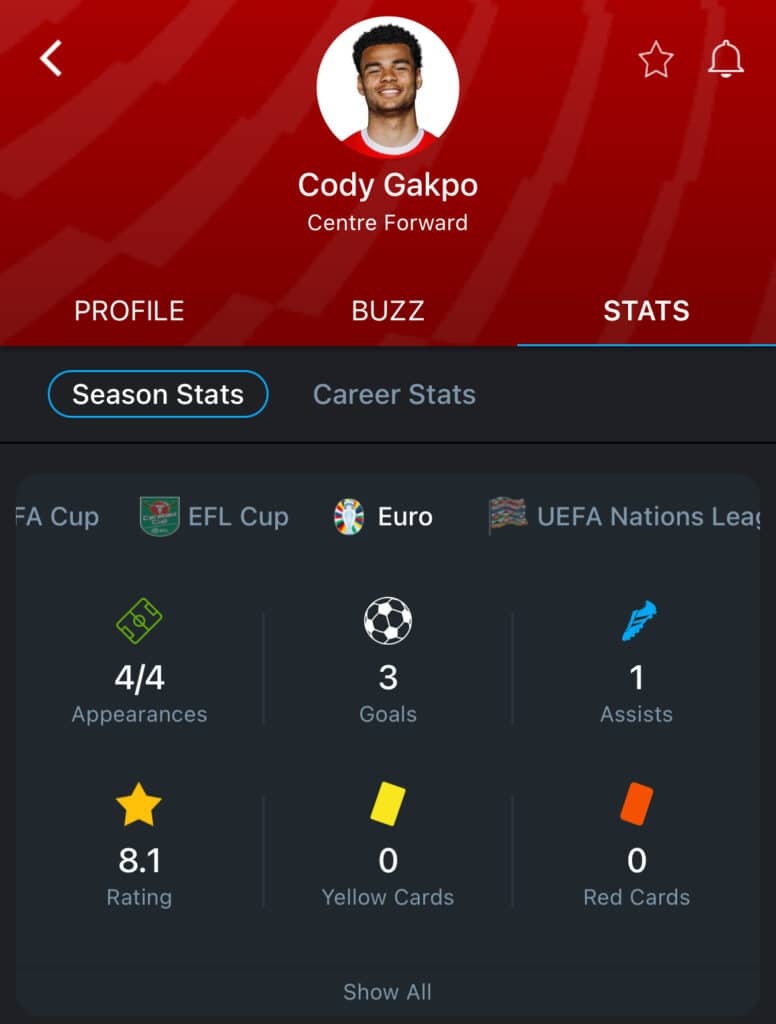
Task: Favorite the player with the star icon
Action: [x=656, y=60]
